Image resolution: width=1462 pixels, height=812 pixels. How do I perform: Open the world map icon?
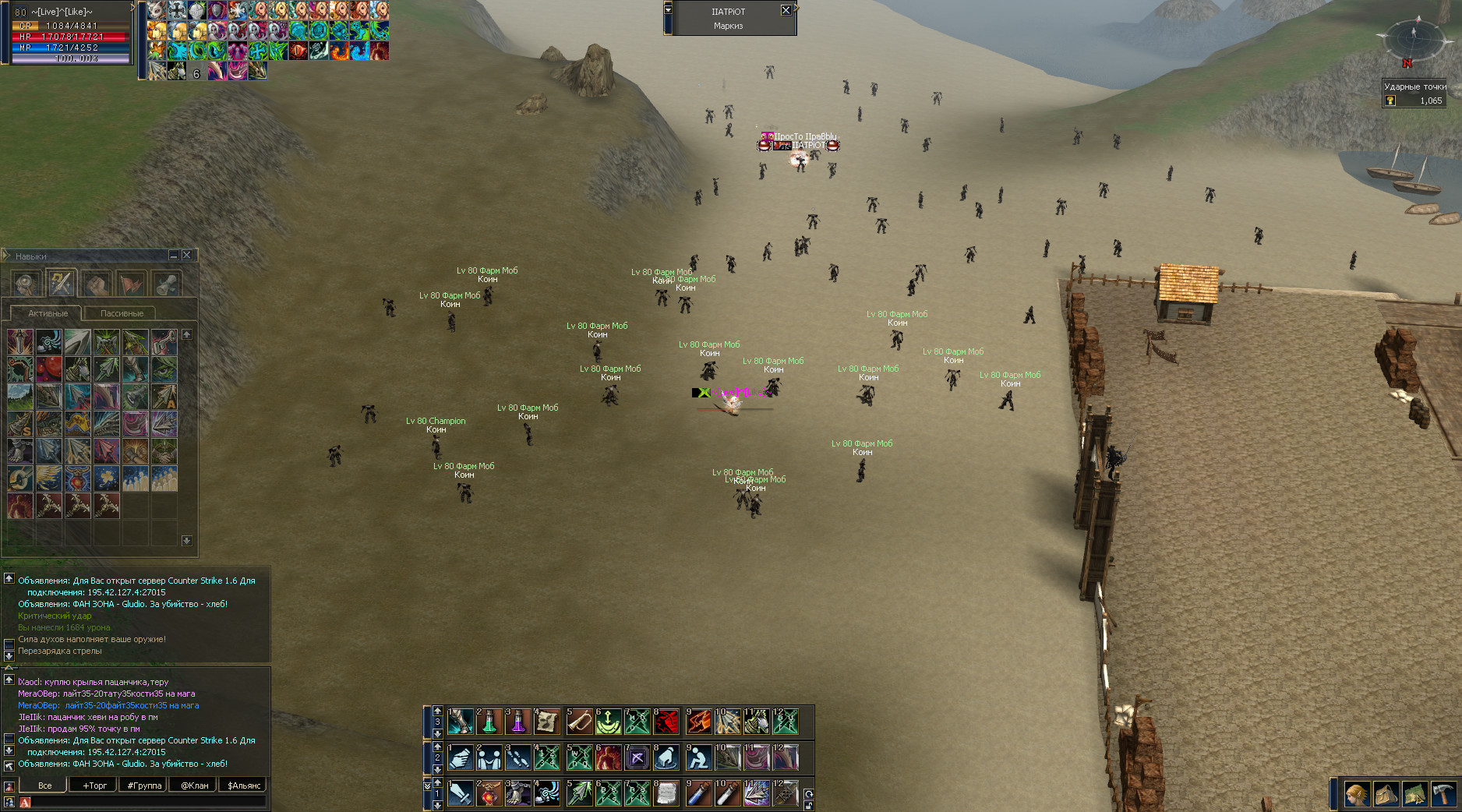click(1414, 795)
